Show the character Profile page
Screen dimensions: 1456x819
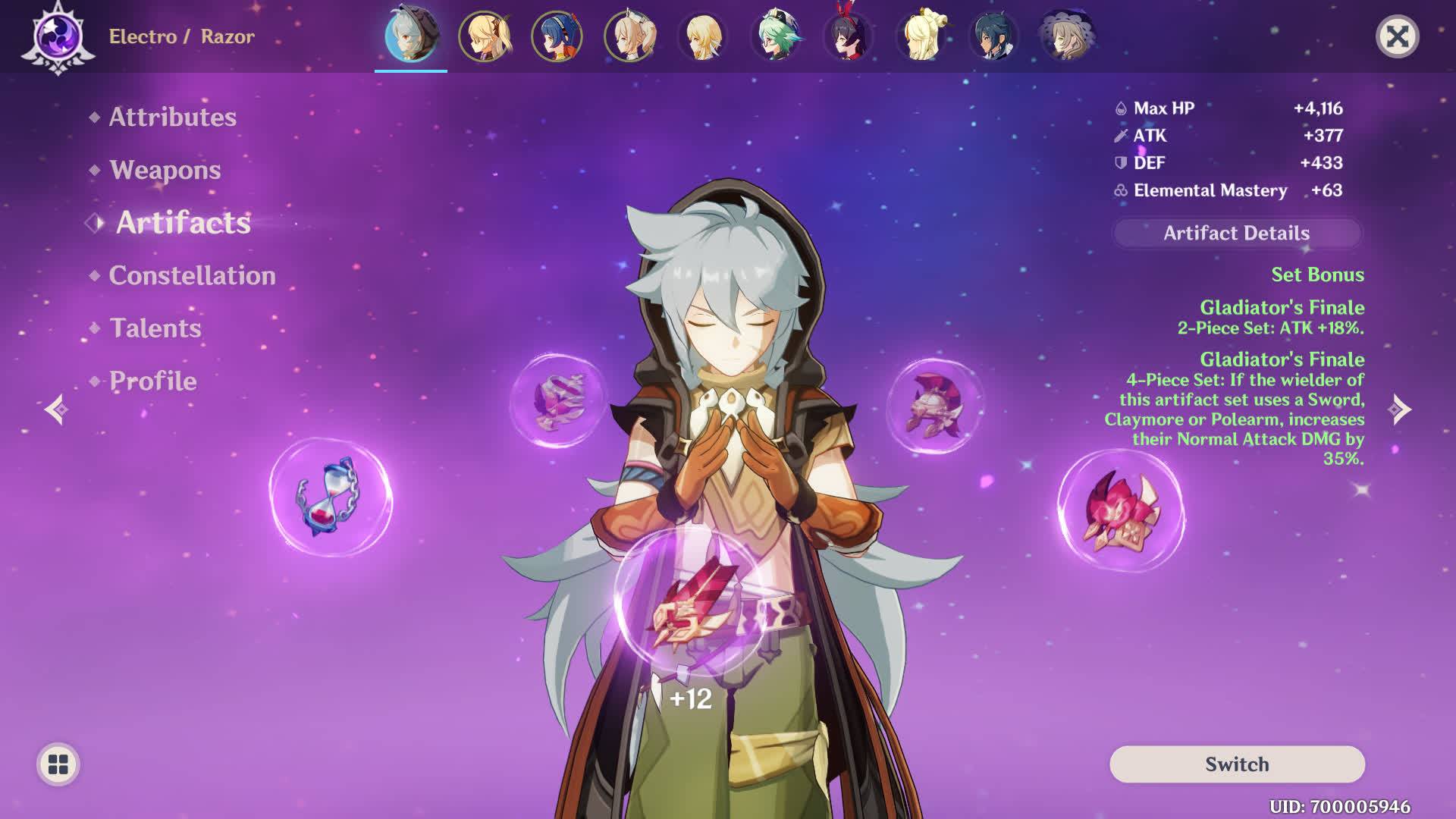pyautogui.click(x=152, y=381)
